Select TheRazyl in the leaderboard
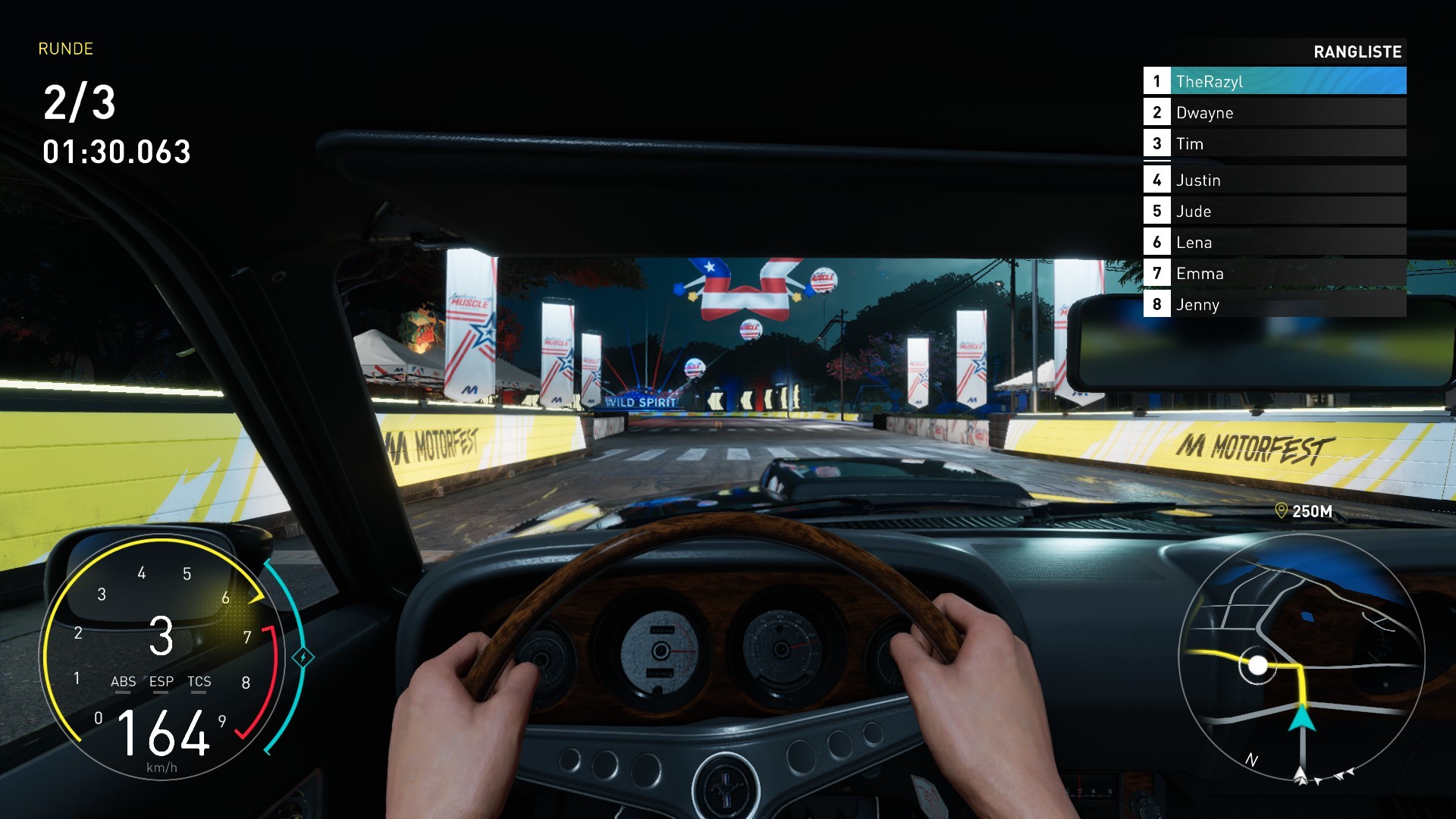The image size is (1456, 819). 1274,81
